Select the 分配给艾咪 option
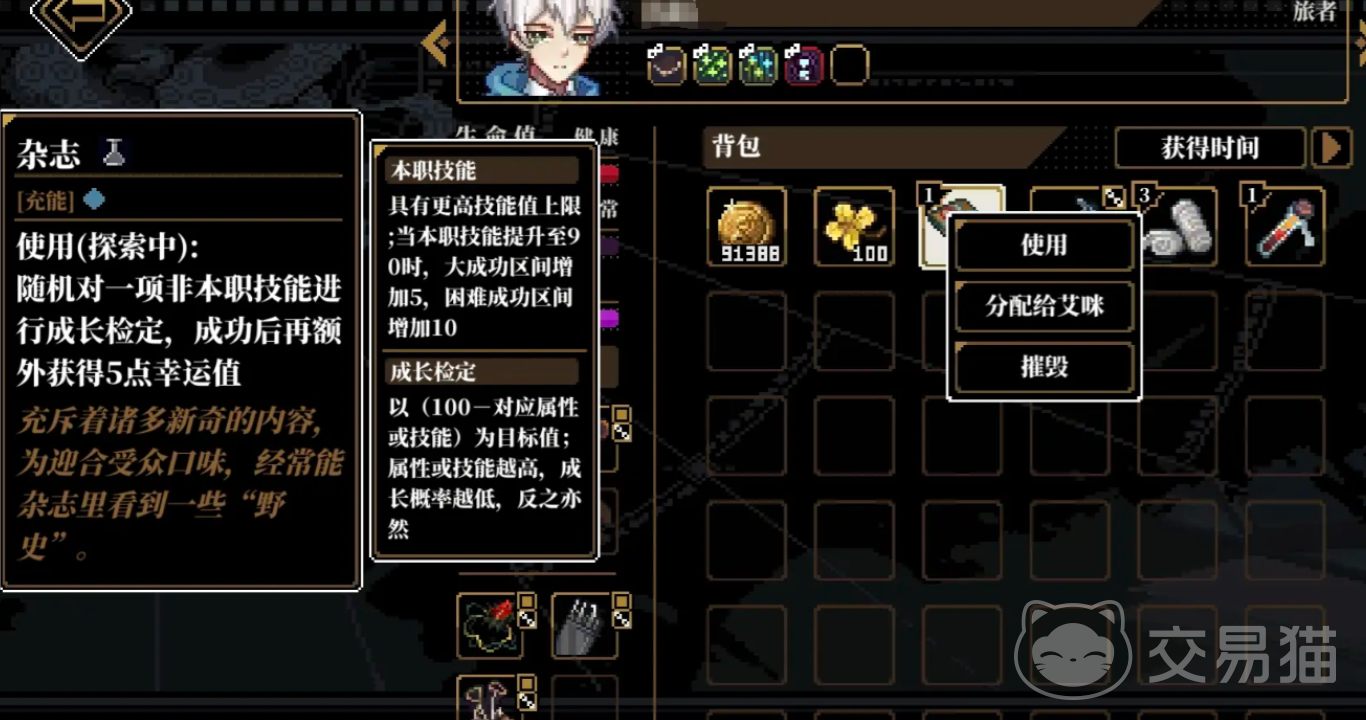1366x720 pixels. click(x=1044, y=306)
